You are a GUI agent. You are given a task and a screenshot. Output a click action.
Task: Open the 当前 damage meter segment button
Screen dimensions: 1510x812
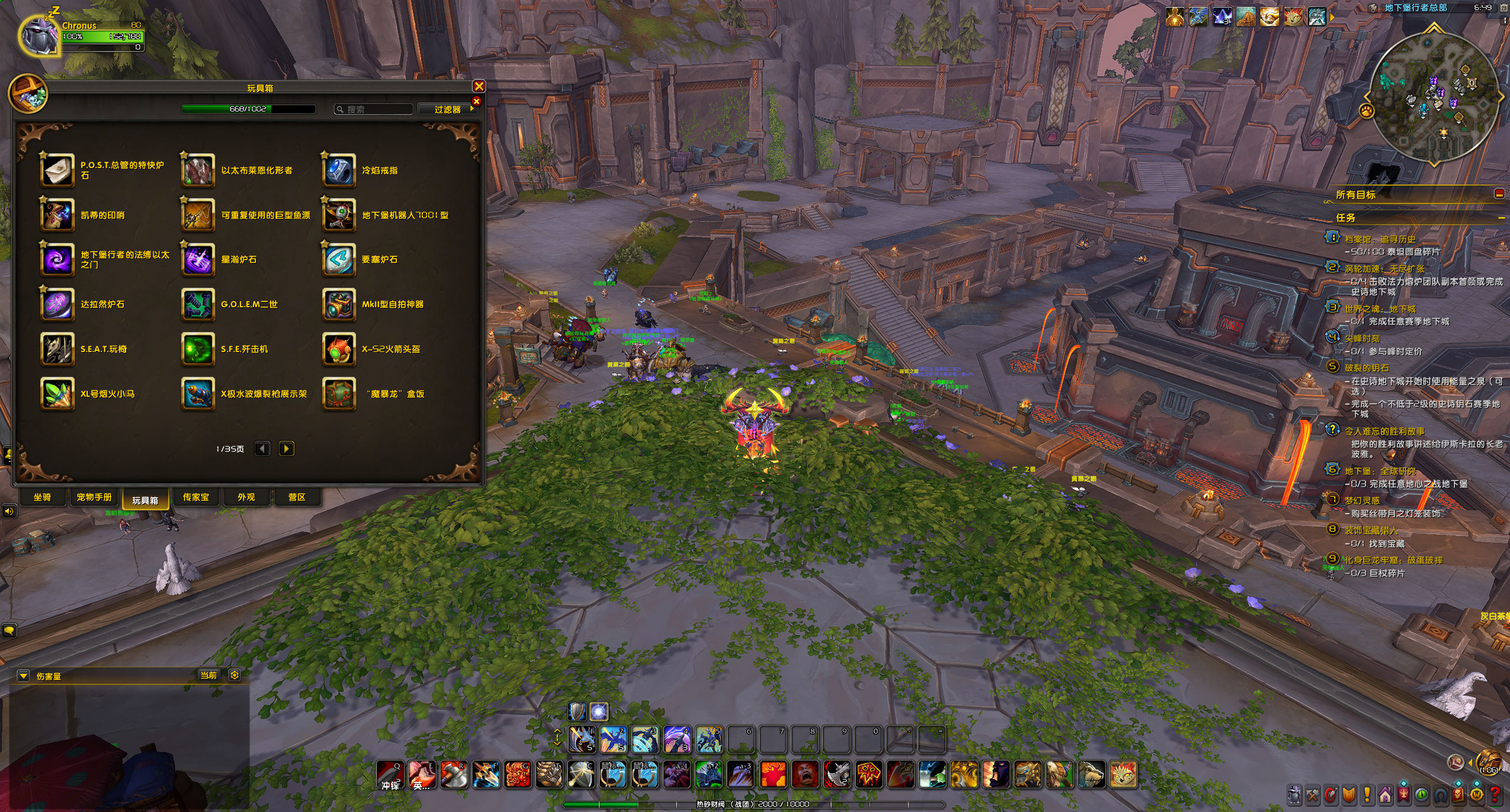pyautogui.click(x=208, y=676)
